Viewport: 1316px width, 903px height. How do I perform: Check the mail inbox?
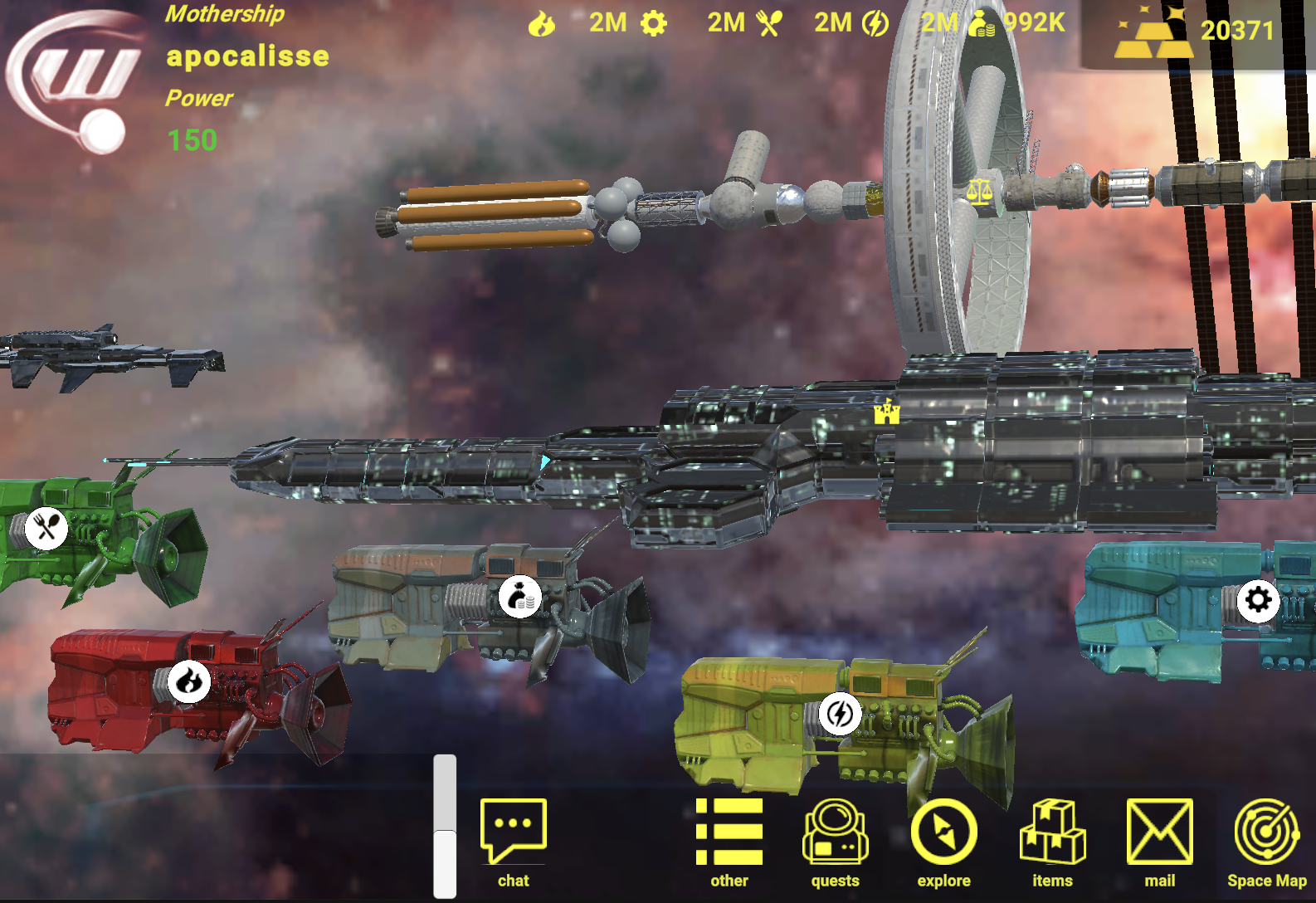(x=1159, y=841)
